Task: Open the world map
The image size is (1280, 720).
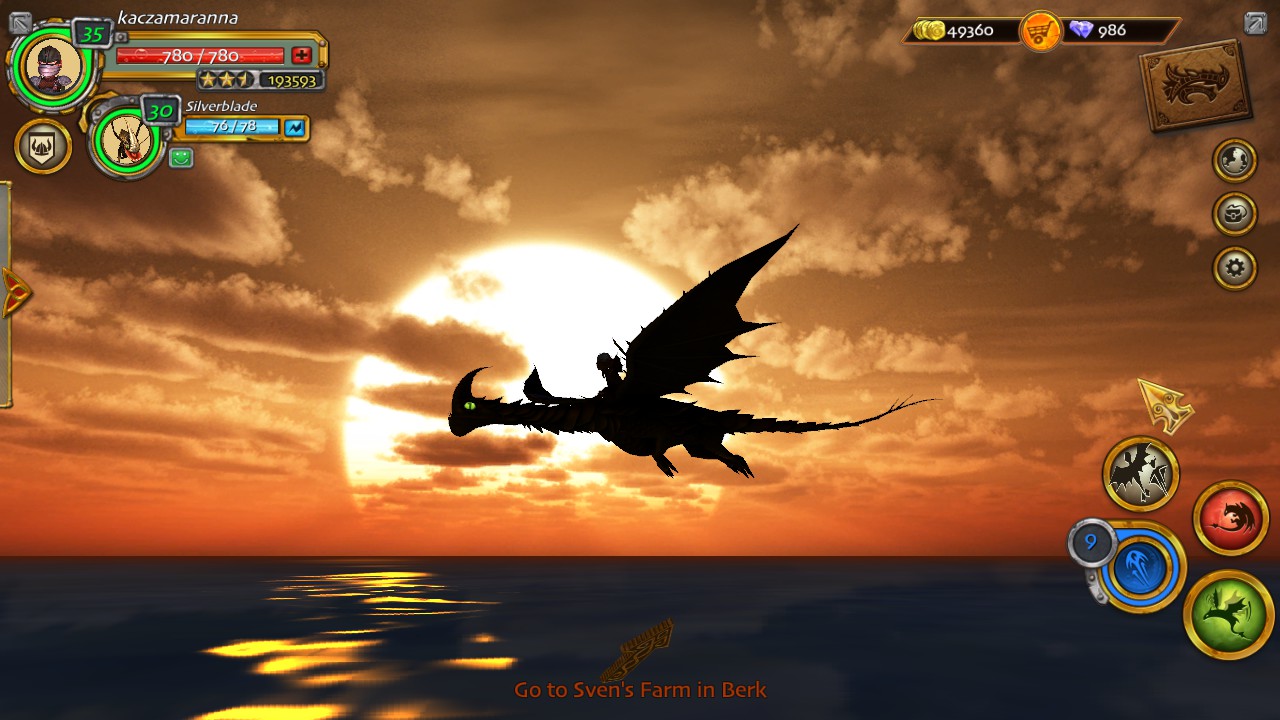Action: (x=1233, y=160)
